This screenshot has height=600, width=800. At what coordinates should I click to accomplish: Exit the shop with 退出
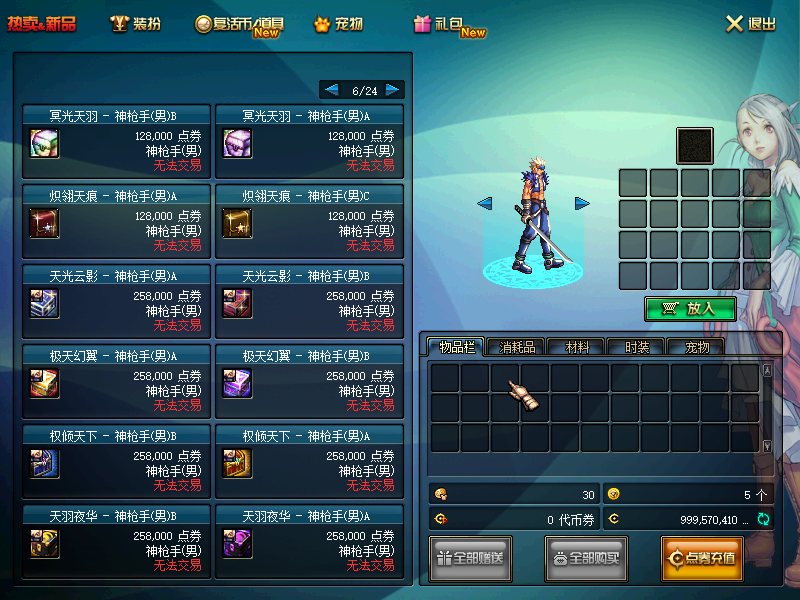coord(750,23)
